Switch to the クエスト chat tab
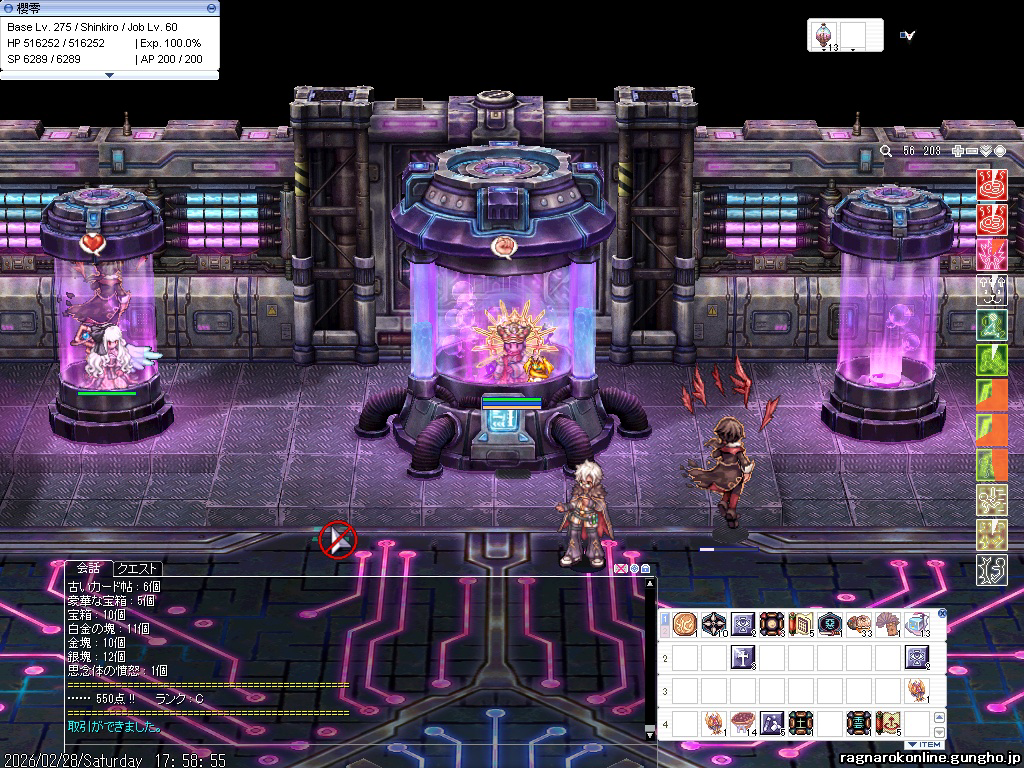 139,568
